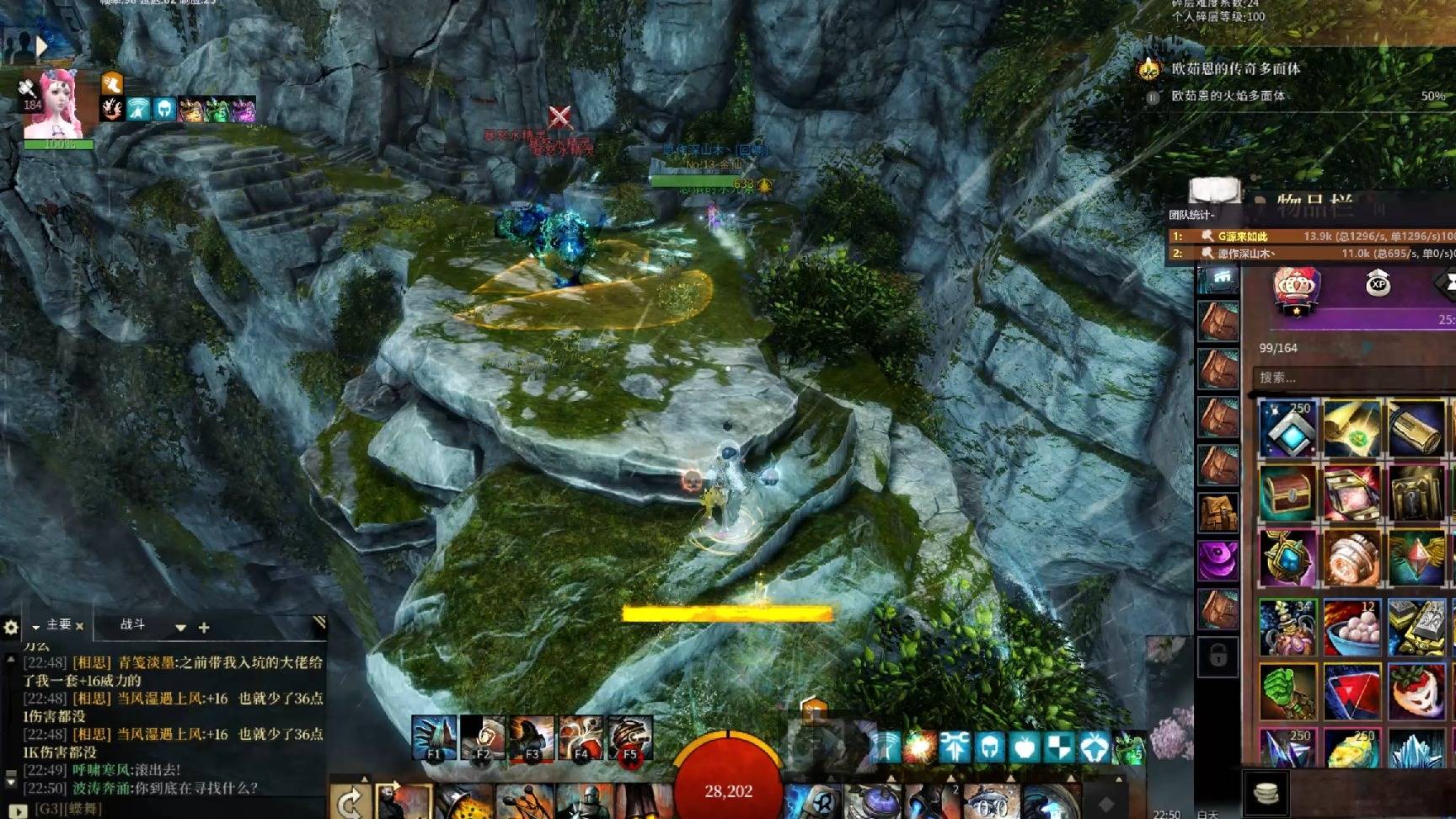Open the chat settings gear
The width and height of the screenshot is (1456, 819).
tap(11, 627)
